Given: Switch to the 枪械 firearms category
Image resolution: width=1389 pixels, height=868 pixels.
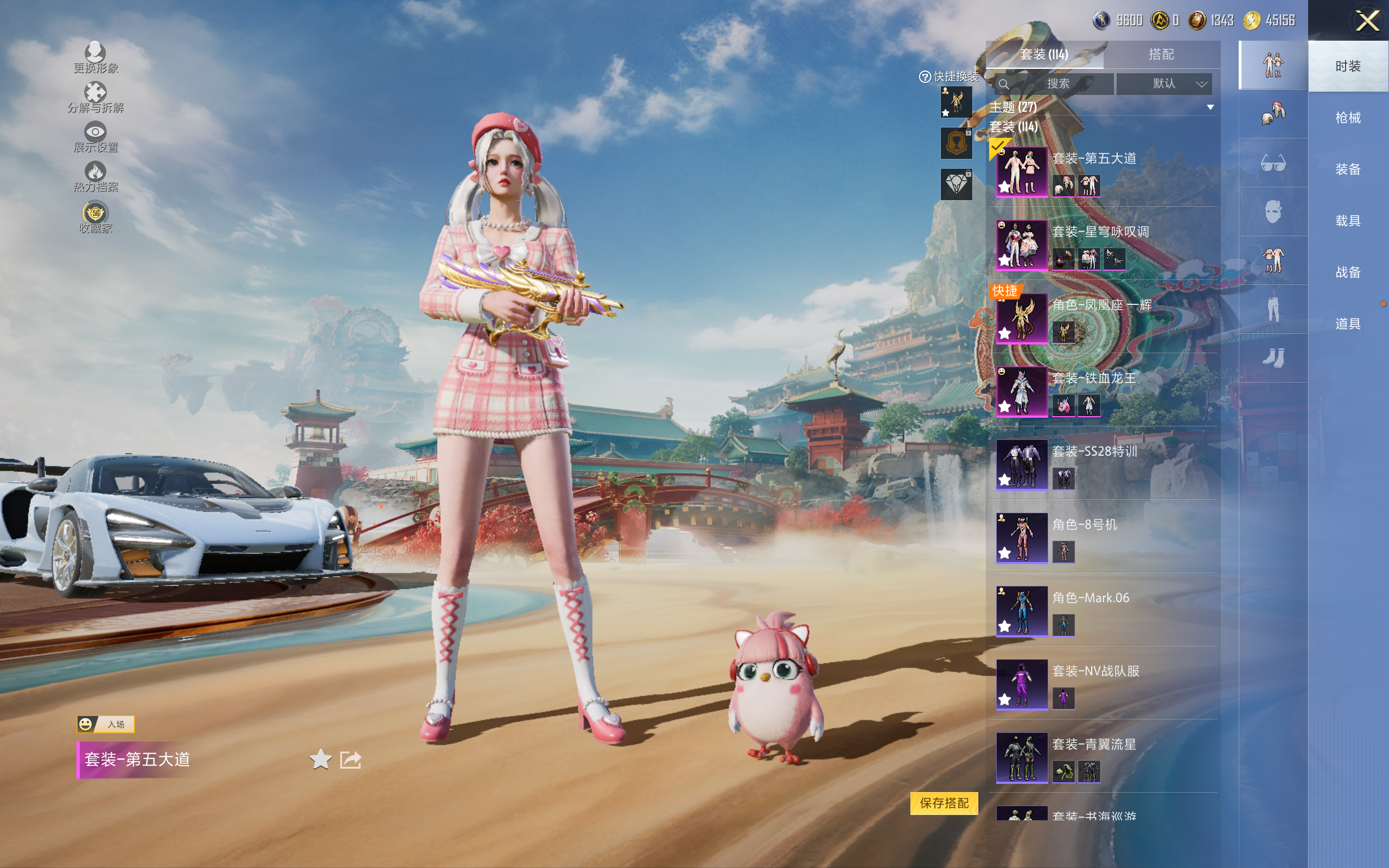Looking at the screenshot, I should tap(1348, 118).
